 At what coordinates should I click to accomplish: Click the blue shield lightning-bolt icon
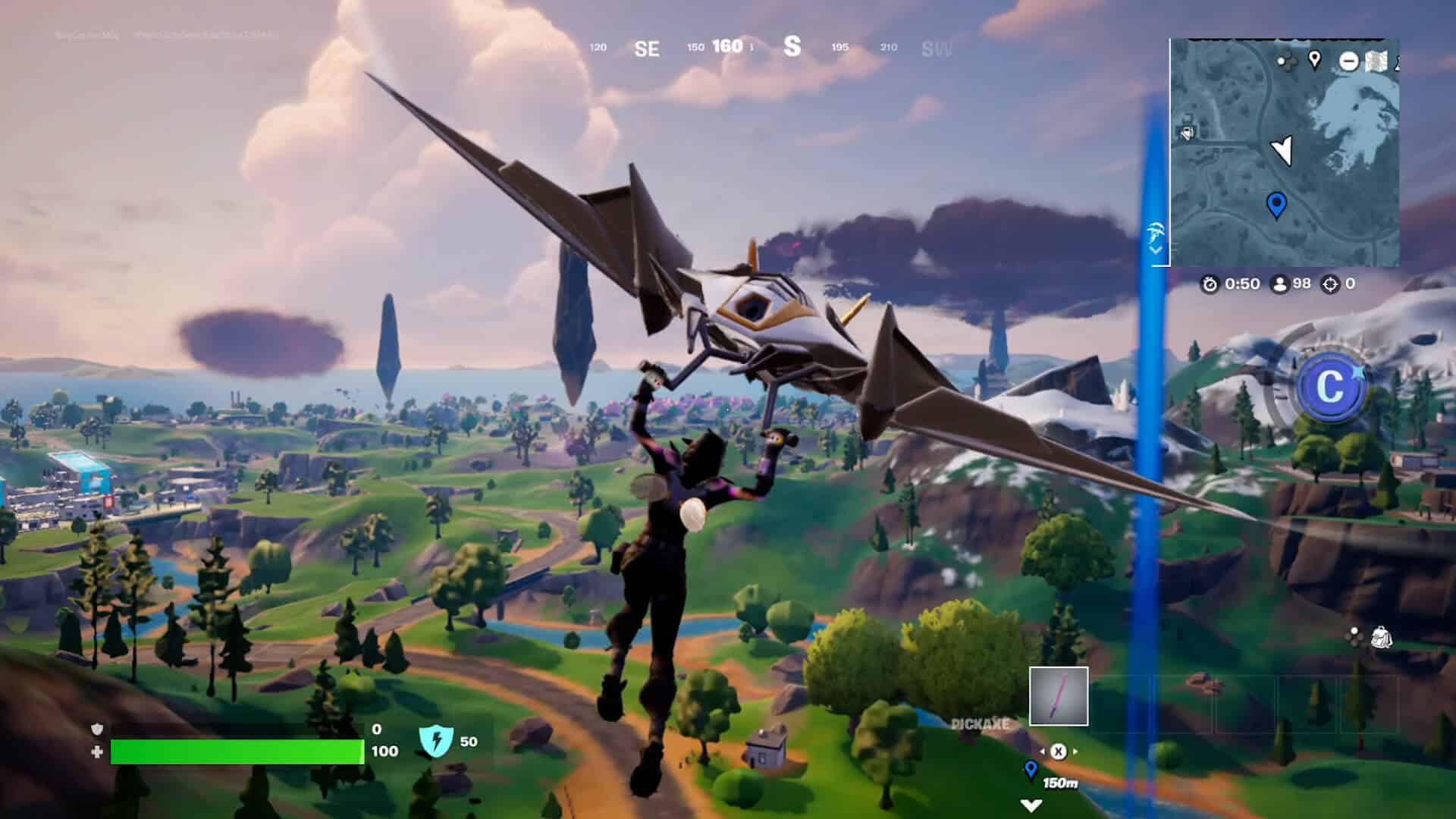tap(436, 741)
